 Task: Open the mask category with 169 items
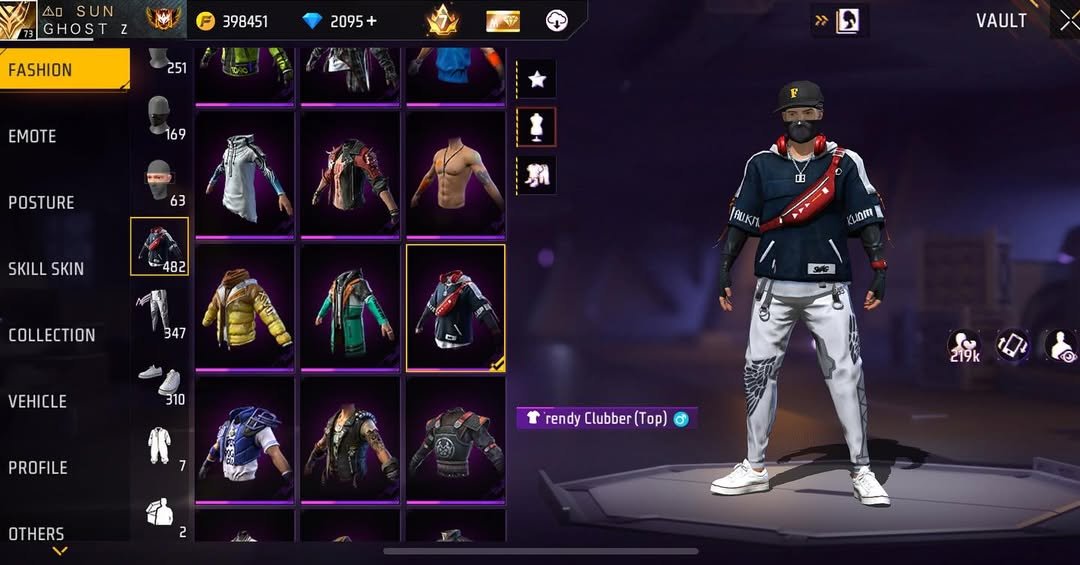point(159,119)
